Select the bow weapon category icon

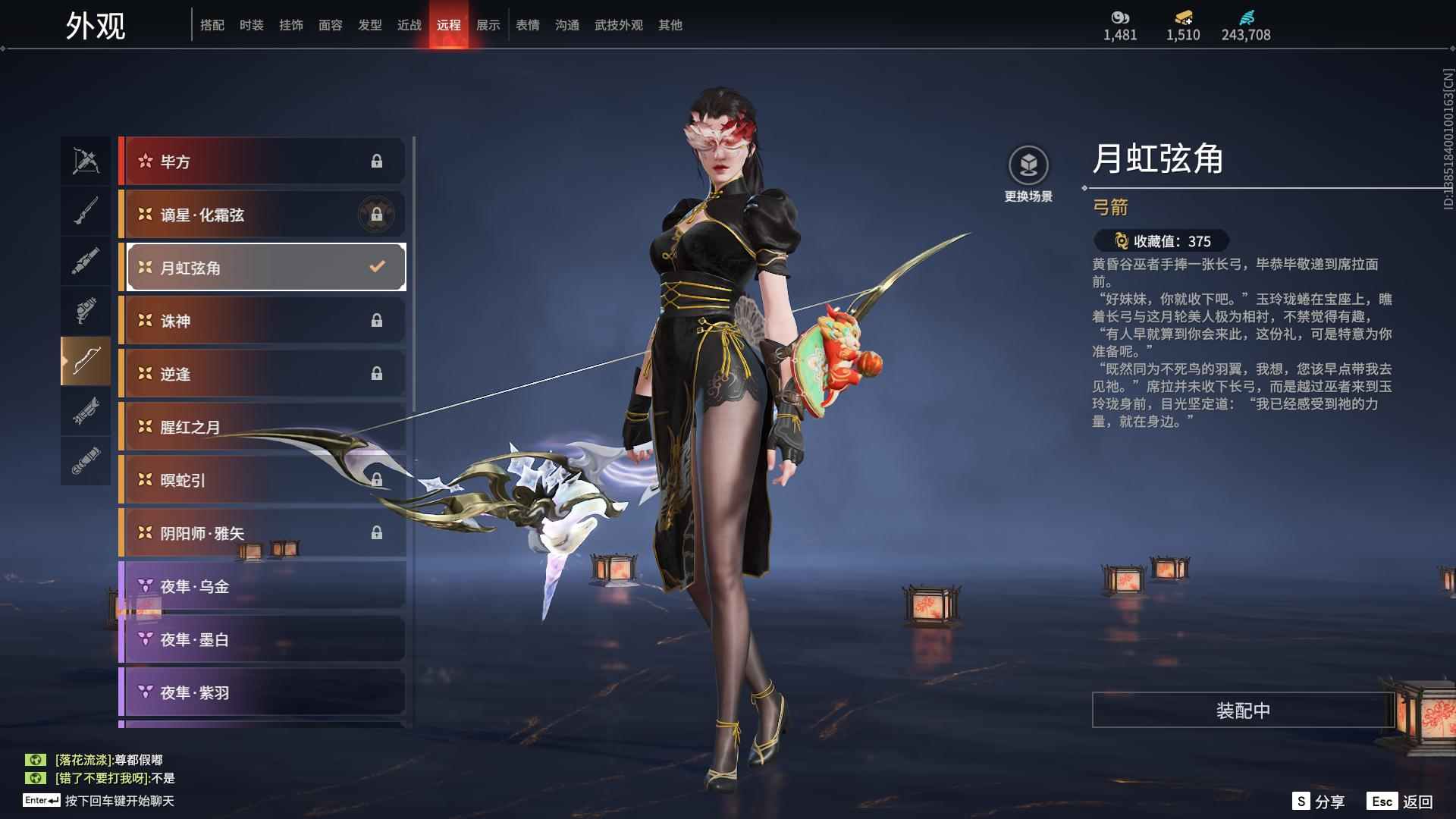(x=86, y=362)
